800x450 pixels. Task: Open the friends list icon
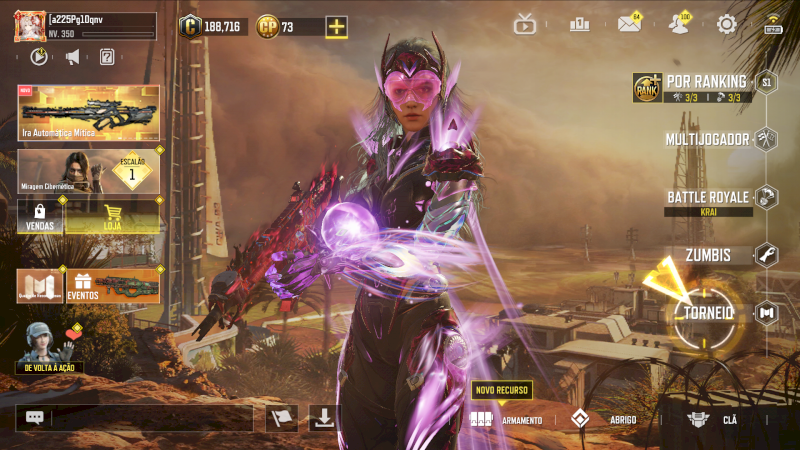coord(680,24)
